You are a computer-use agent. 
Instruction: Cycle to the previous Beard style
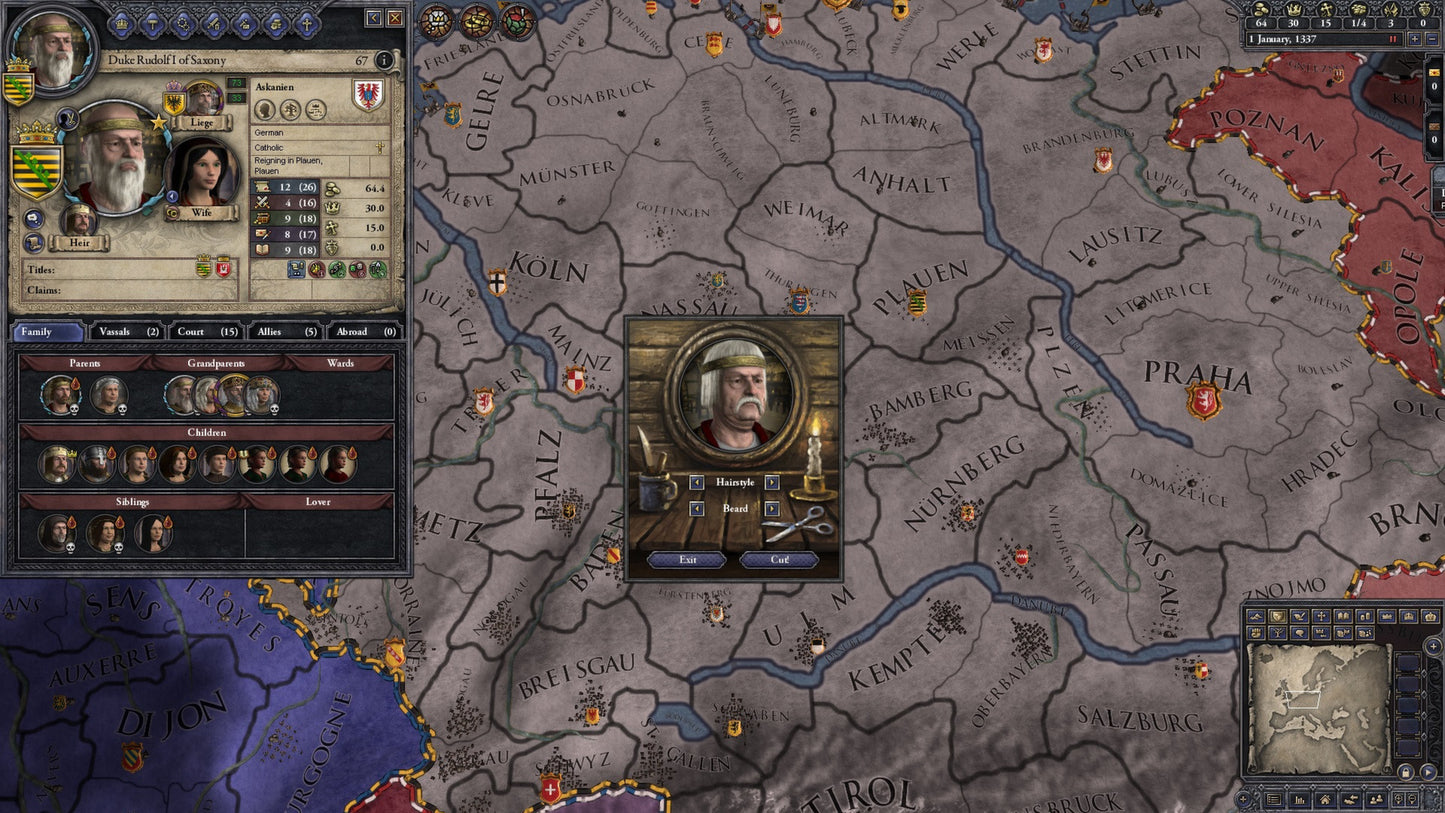click(697, 509)
